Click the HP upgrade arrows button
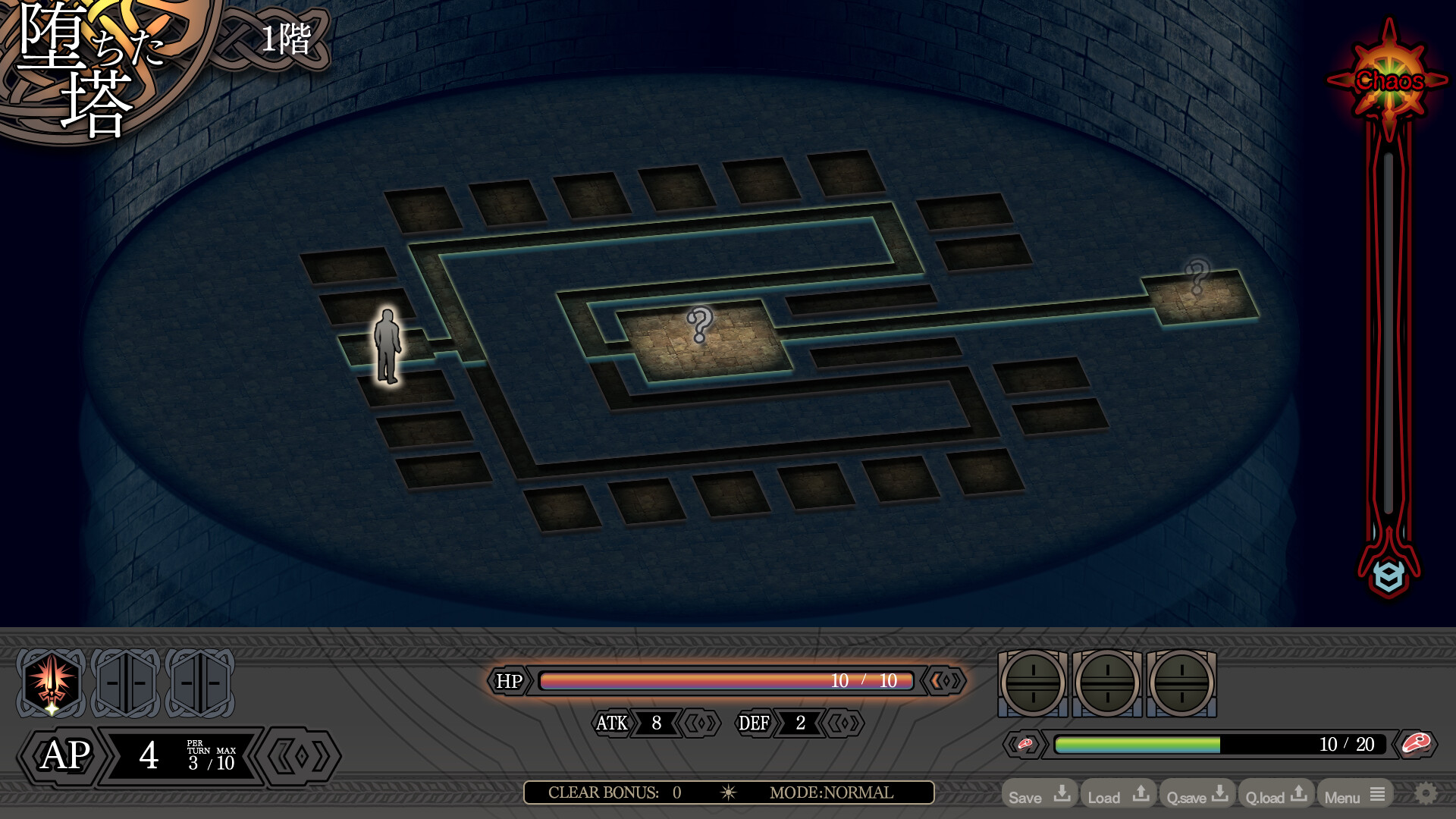The image size is (1456, 819). click(945, 681)
